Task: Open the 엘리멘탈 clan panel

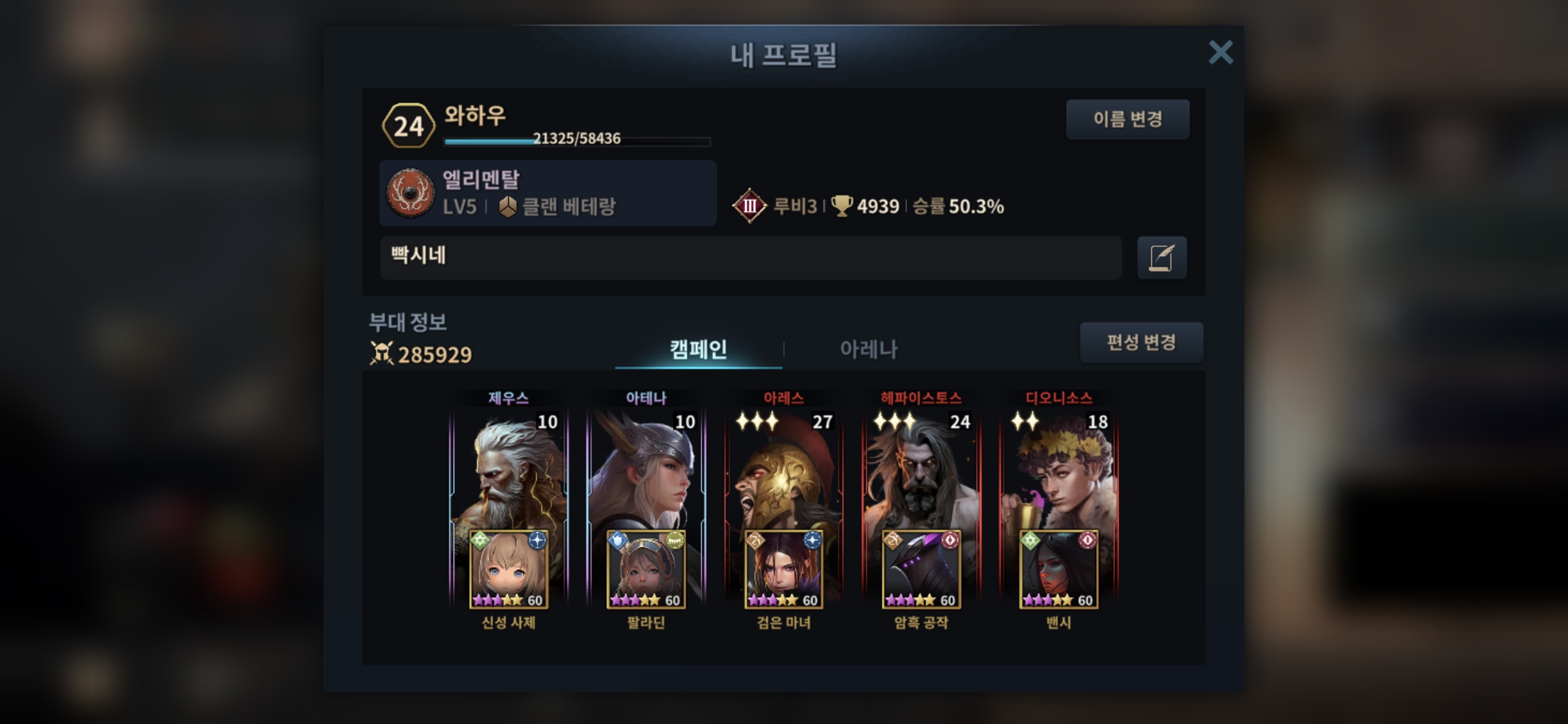Action: tap(547, 193)
